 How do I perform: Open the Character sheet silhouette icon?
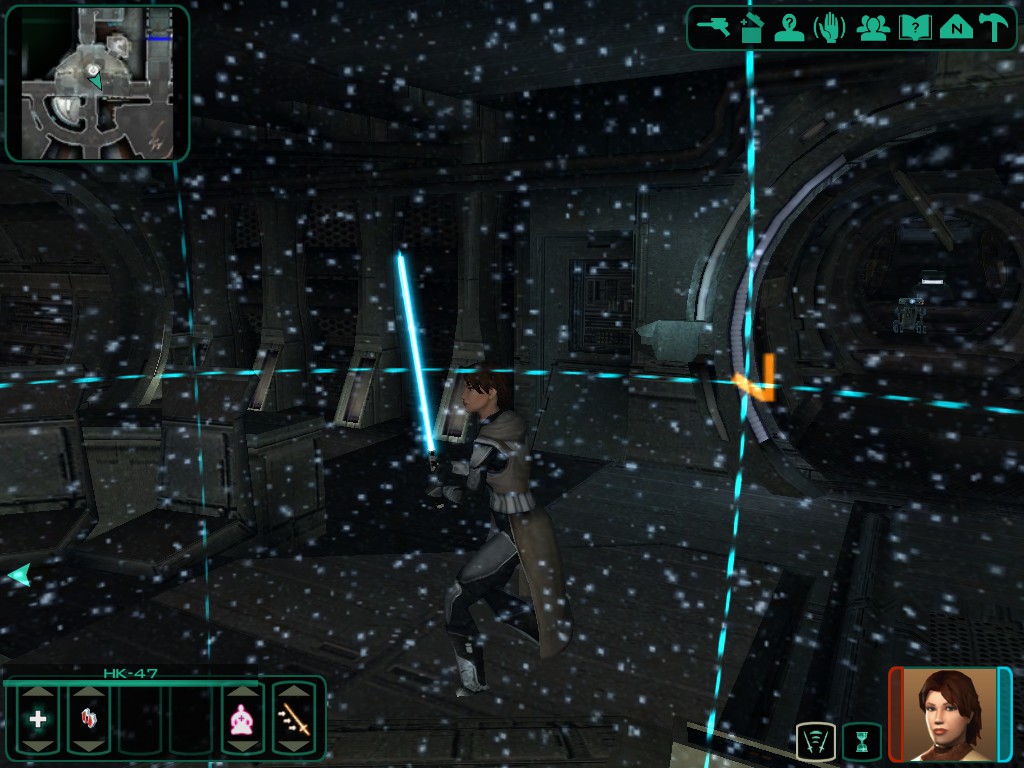tap(790, 27)
